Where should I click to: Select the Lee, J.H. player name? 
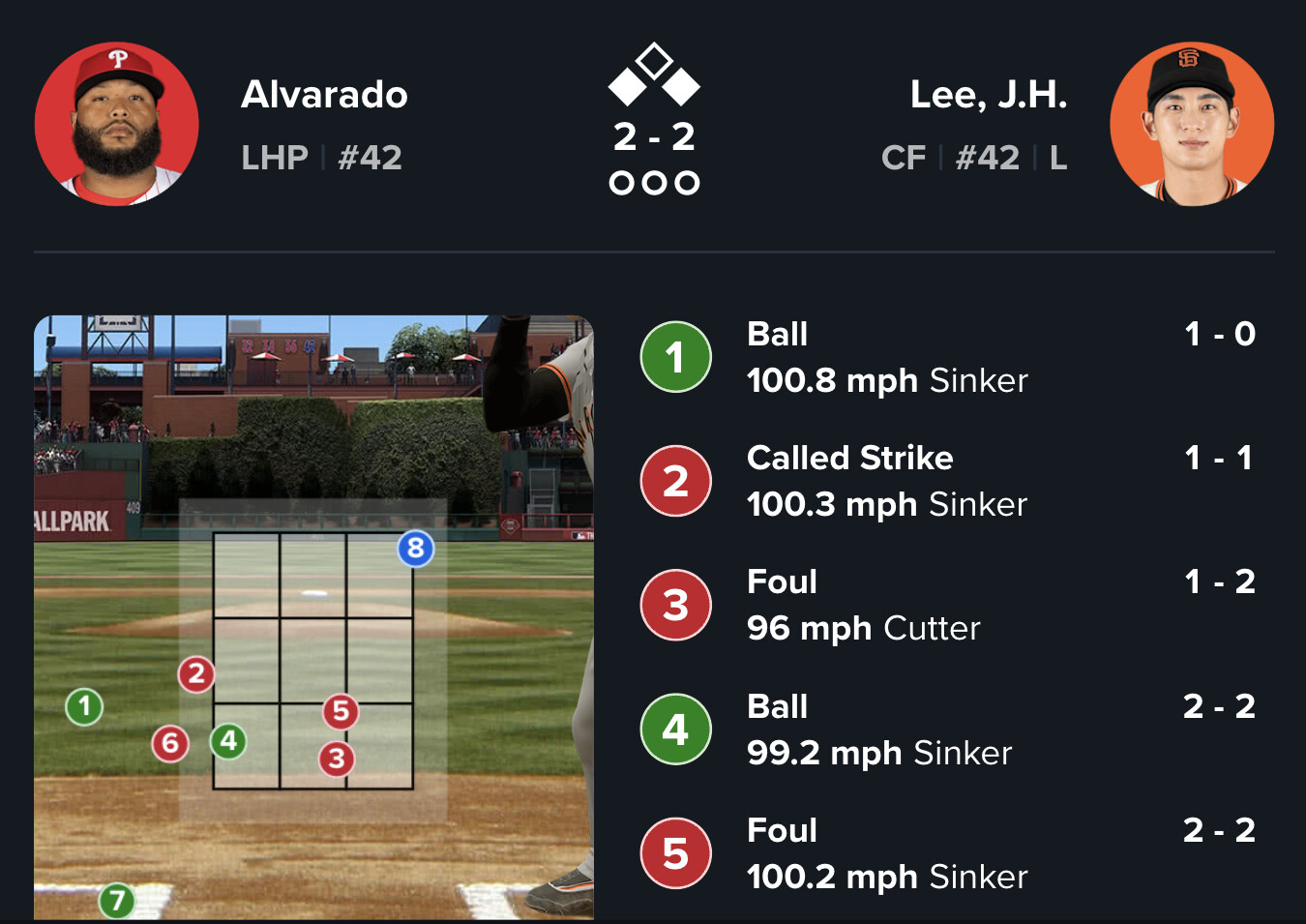(988, 95)
